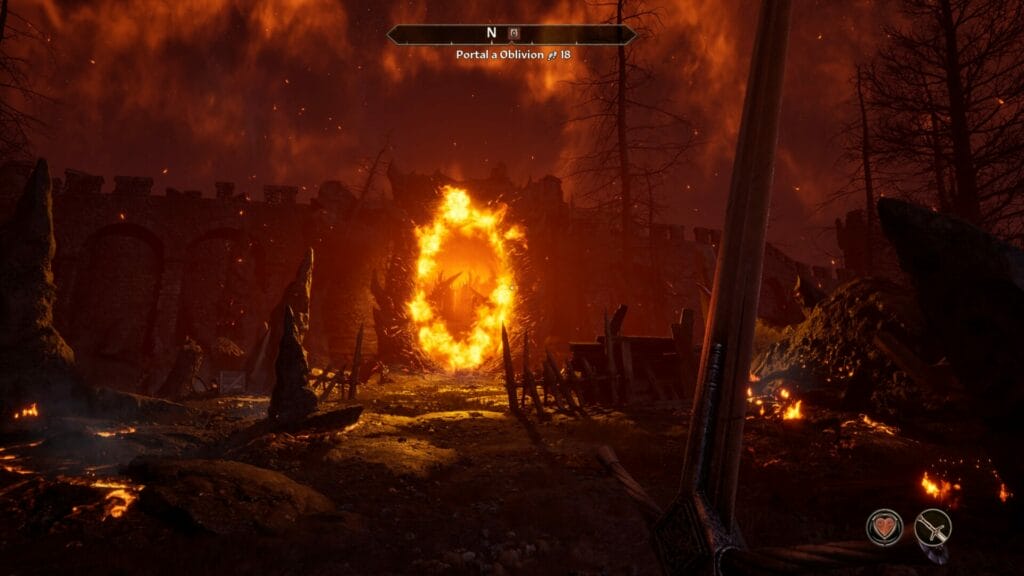This screenshot has width=1024, height=576.
Task: Click the Oblivion gate marker on the compass
Action: point(514,33)
